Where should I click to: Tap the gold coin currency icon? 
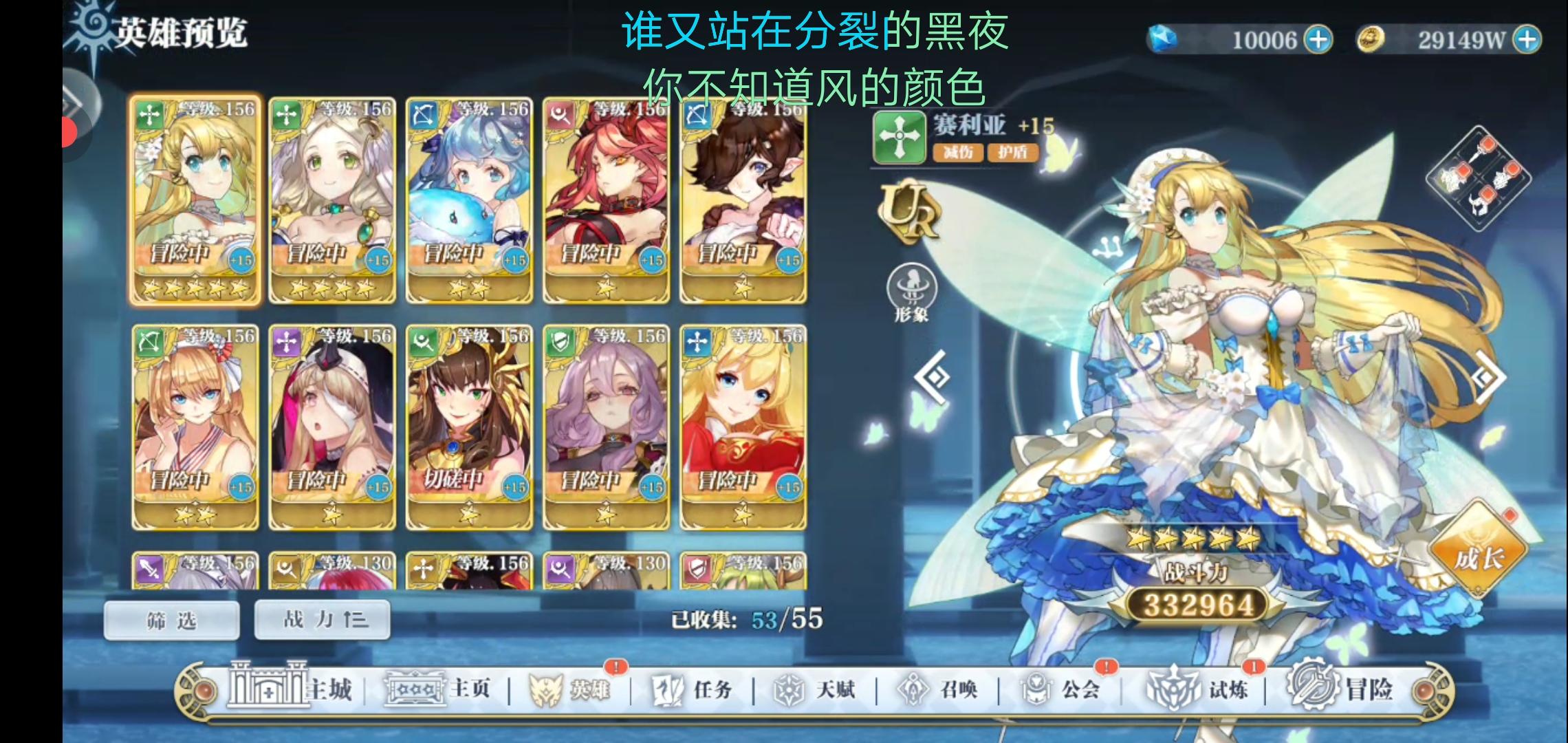(1369, 39)
